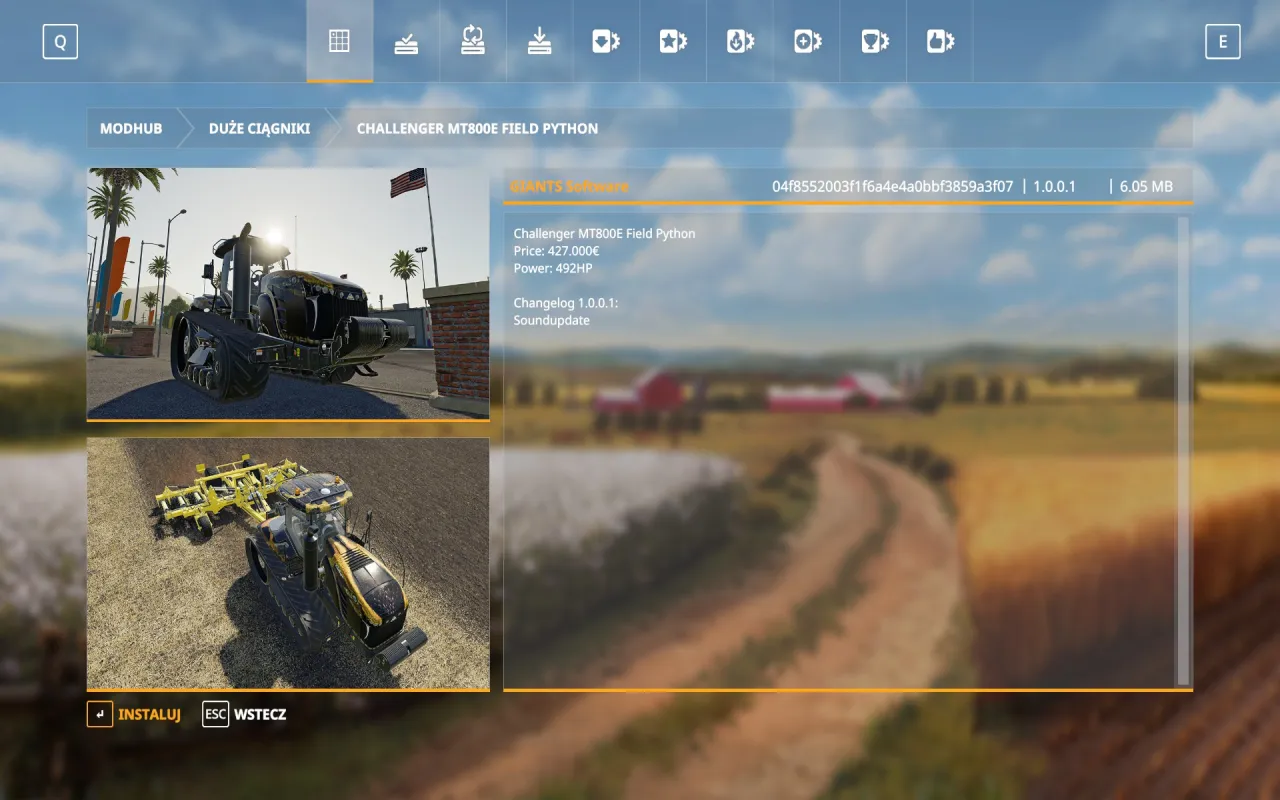The width and height of the screenshot is (1280, 800).
Task: Open the star featured mods tab
Action: pyautogui.click(x=673, y=41)
